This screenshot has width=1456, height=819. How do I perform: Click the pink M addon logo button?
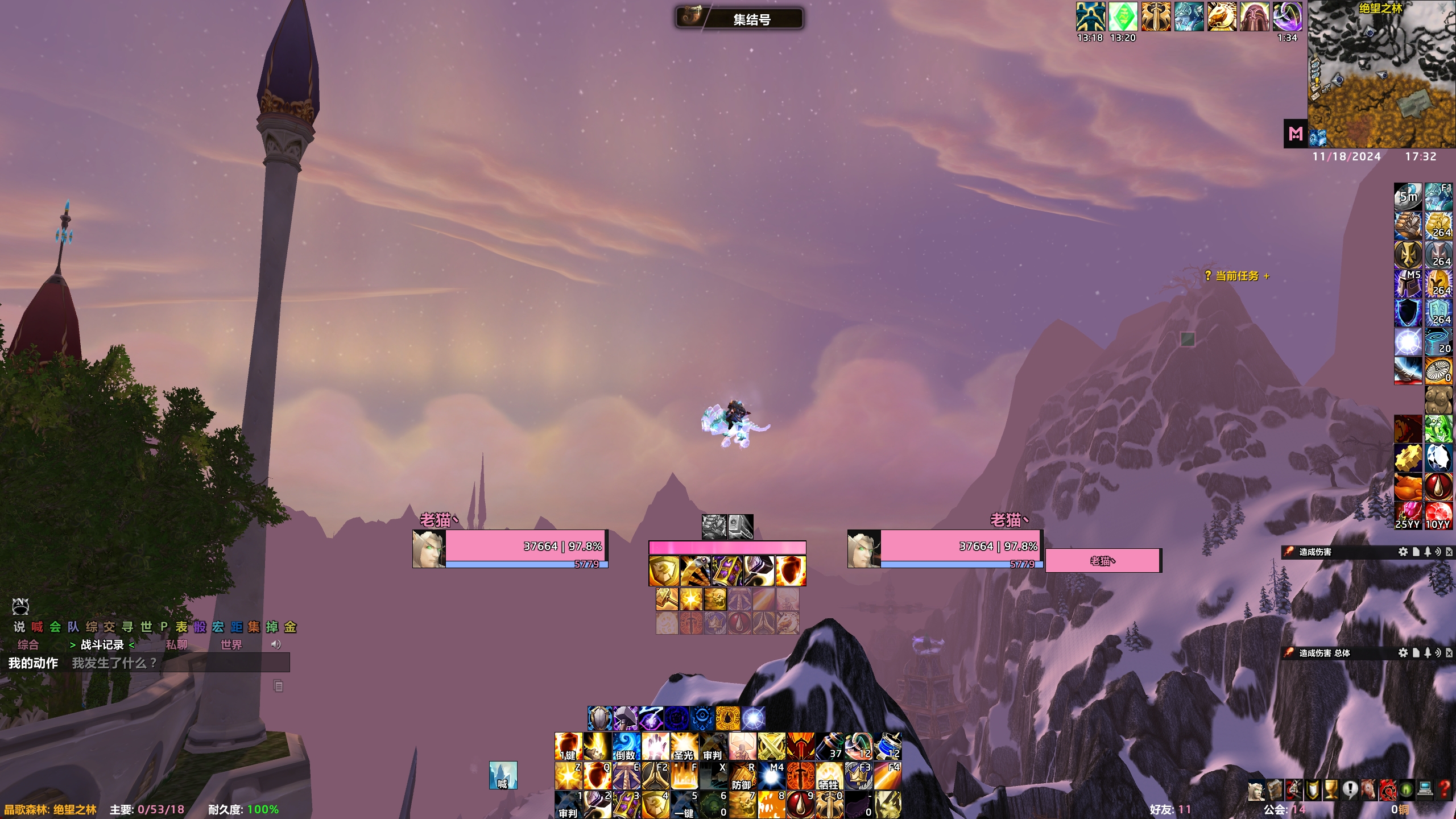1296,134
